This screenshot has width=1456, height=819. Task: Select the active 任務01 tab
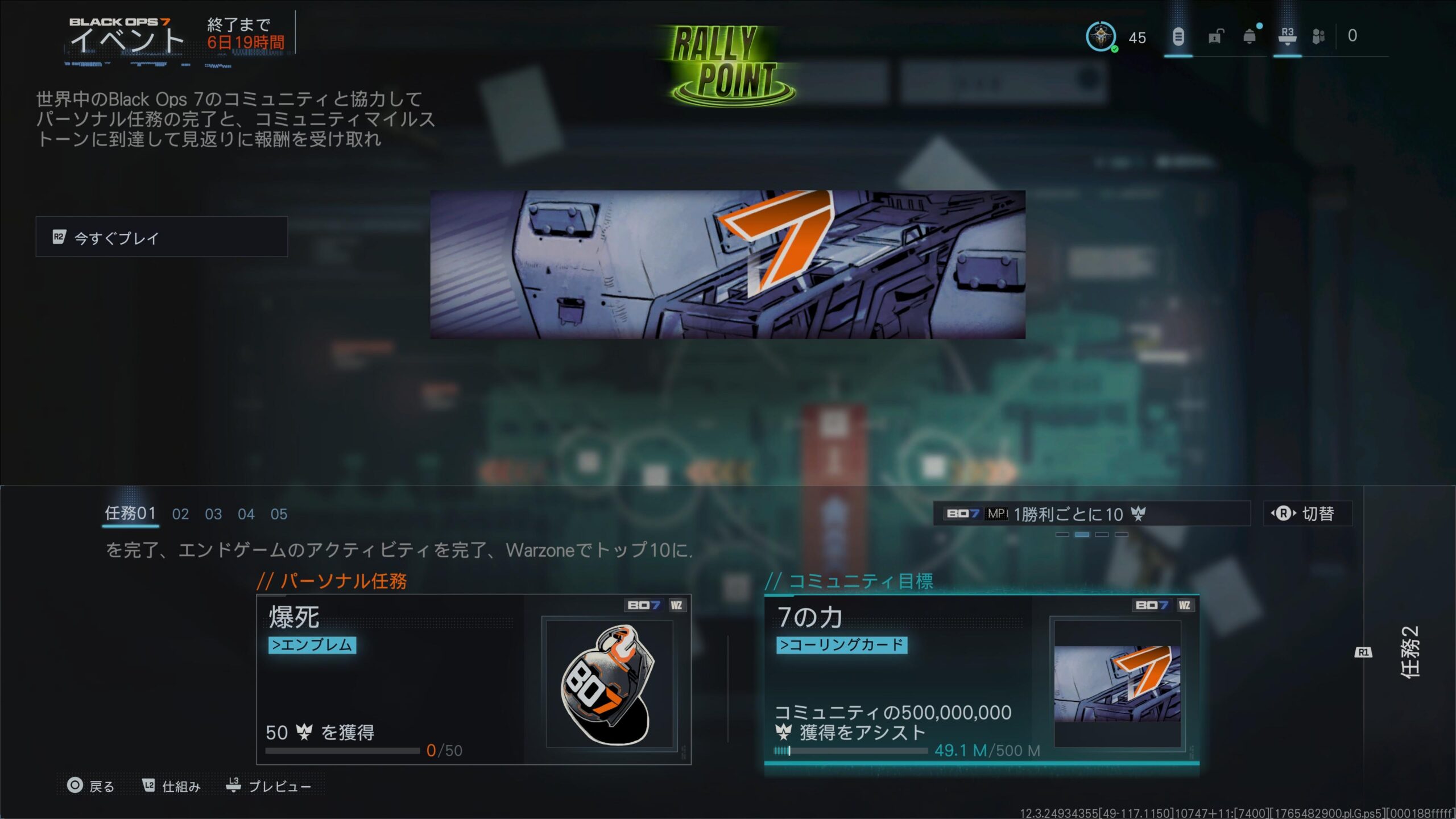130,514
